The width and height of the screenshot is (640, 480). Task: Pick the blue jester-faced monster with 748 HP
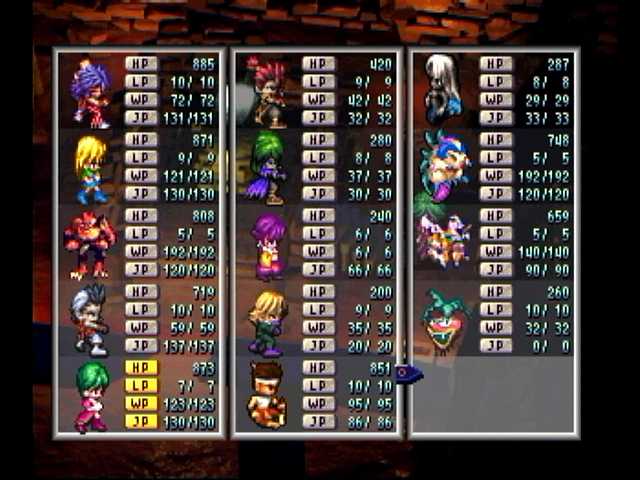pos(442,166)
